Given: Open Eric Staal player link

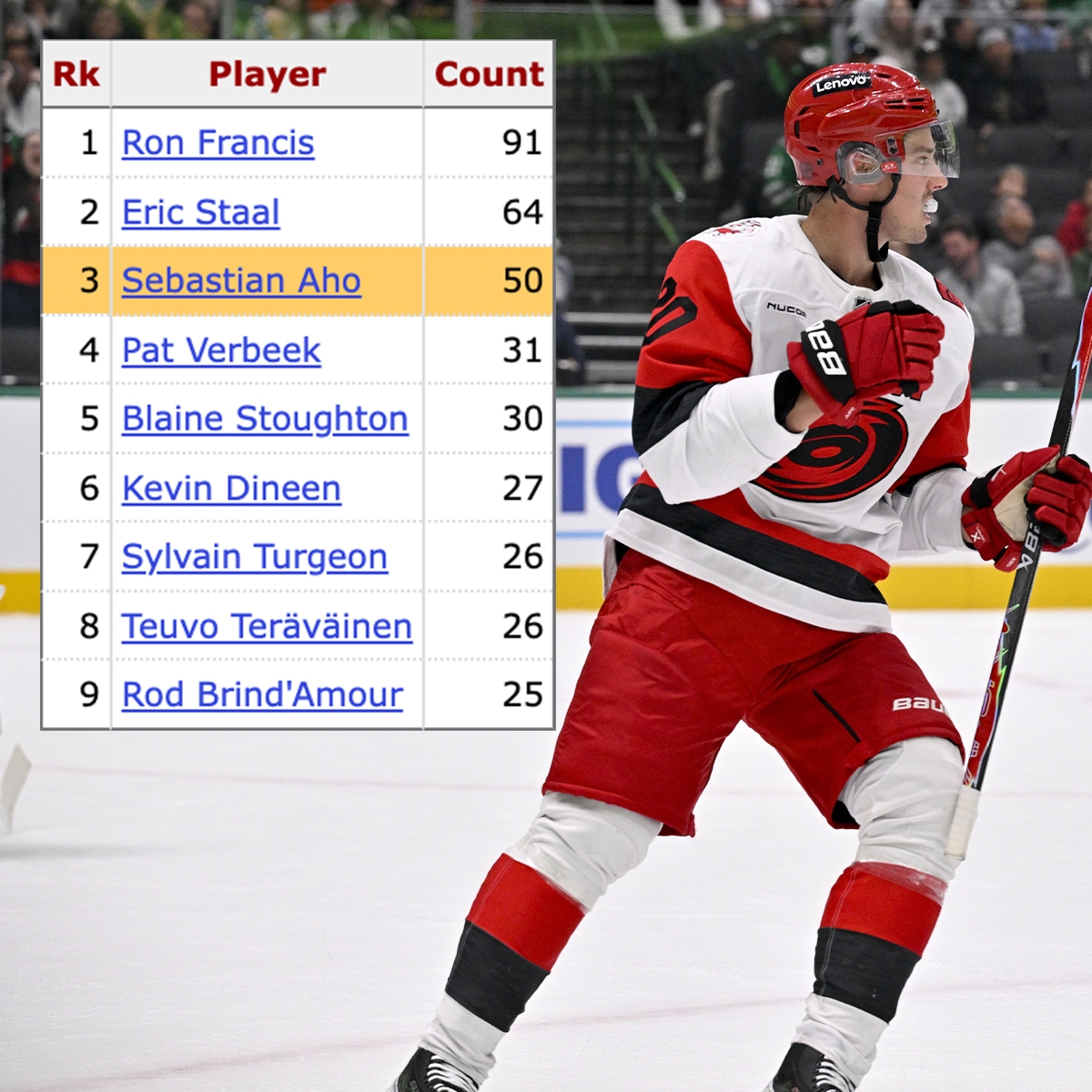Looking at the screenshot, I should (x=201, y=212).
